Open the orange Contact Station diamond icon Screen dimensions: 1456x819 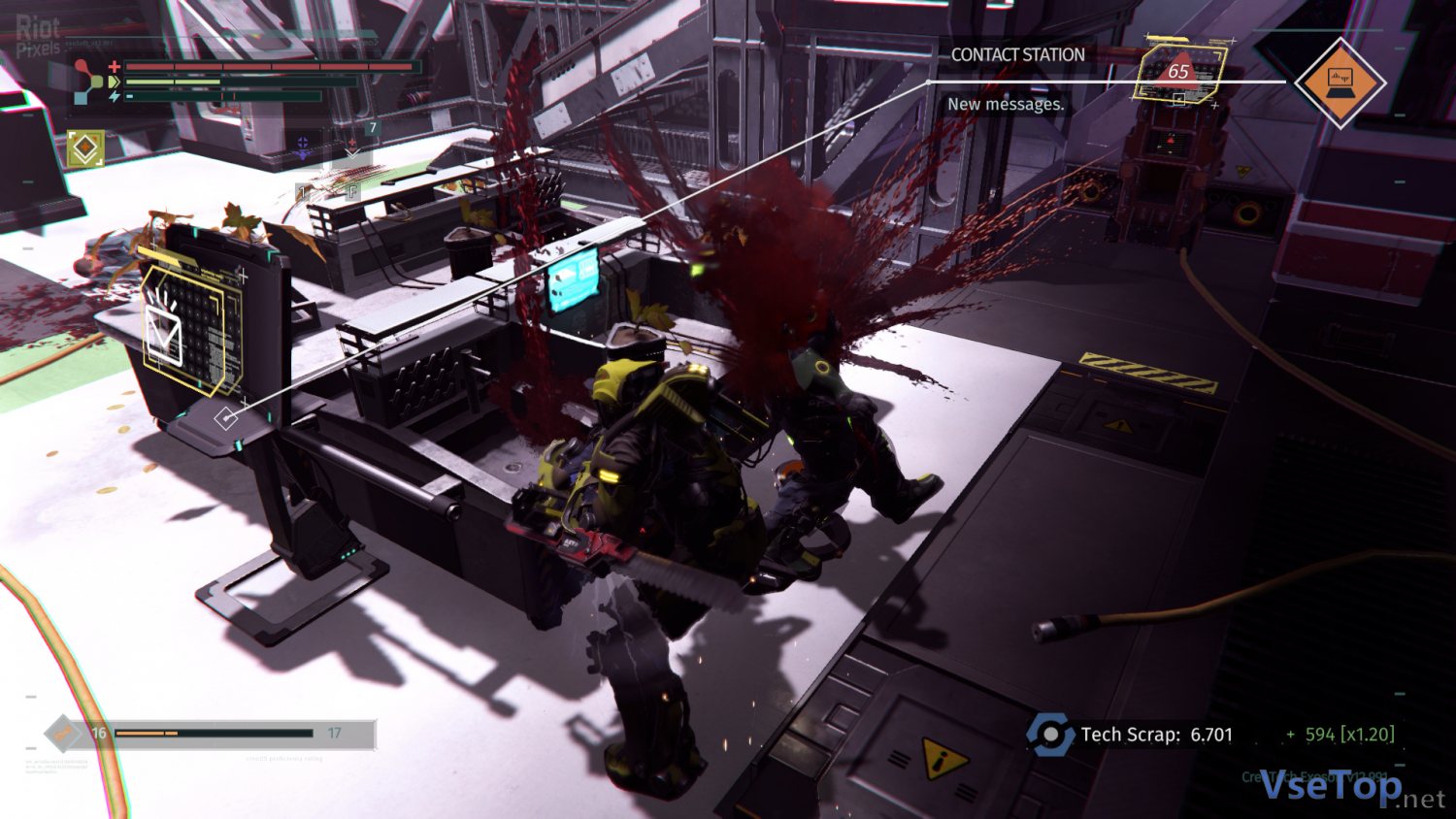click(x=1340, y=82)
